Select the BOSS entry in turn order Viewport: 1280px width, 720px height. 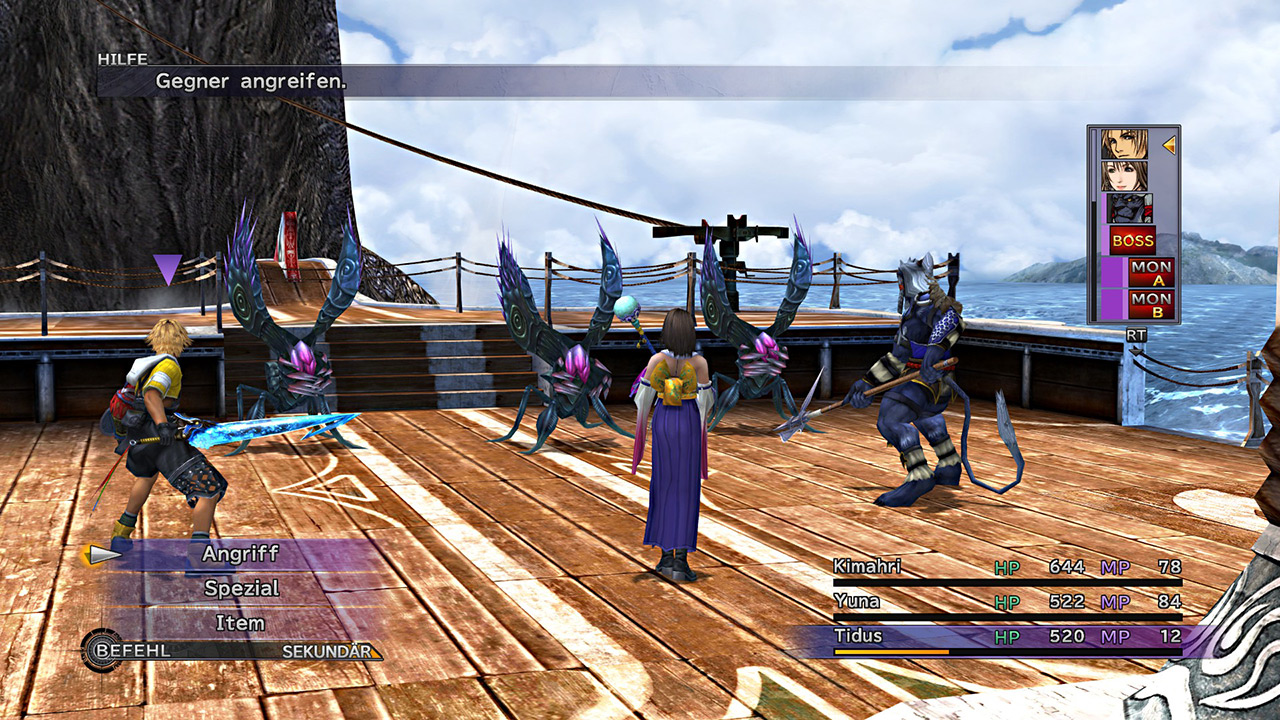tap(1132, 241)
